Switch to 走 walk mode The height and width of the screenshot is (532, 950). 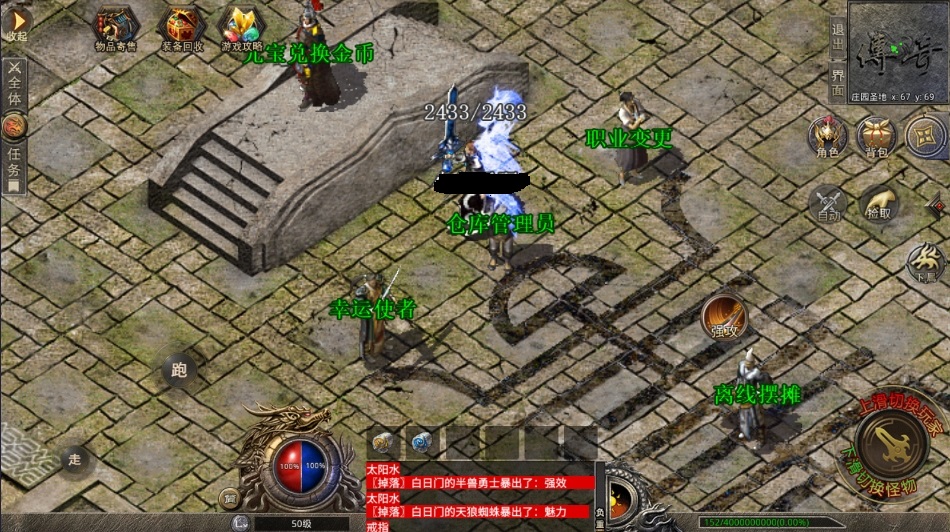74,459
